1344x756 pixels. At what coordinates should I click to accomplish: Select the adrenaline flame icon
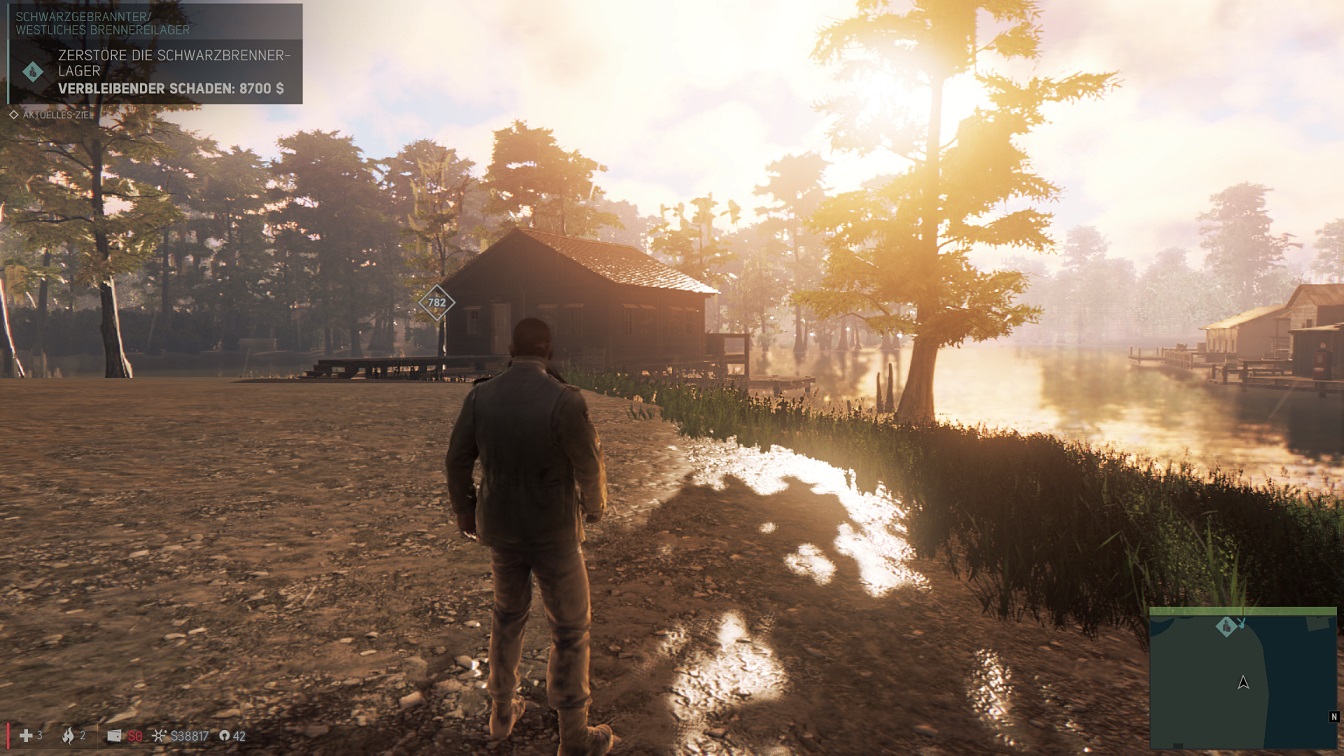pyautogui.click(x=68, y=736)
